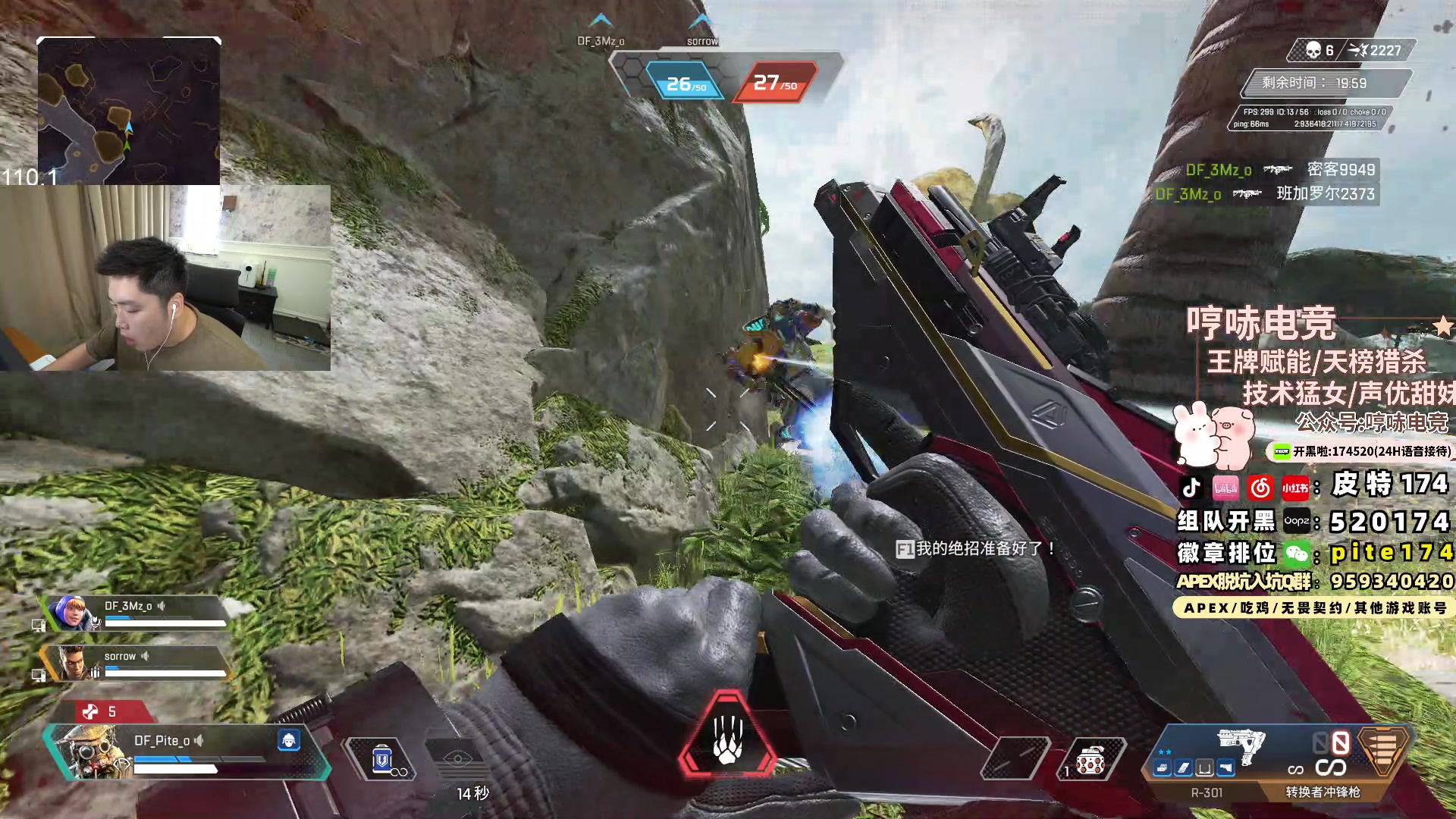The height and width of the screenshot is (819, 1456).
Task: Click the minimap in the corner
Action: click(x=129, y=111)
